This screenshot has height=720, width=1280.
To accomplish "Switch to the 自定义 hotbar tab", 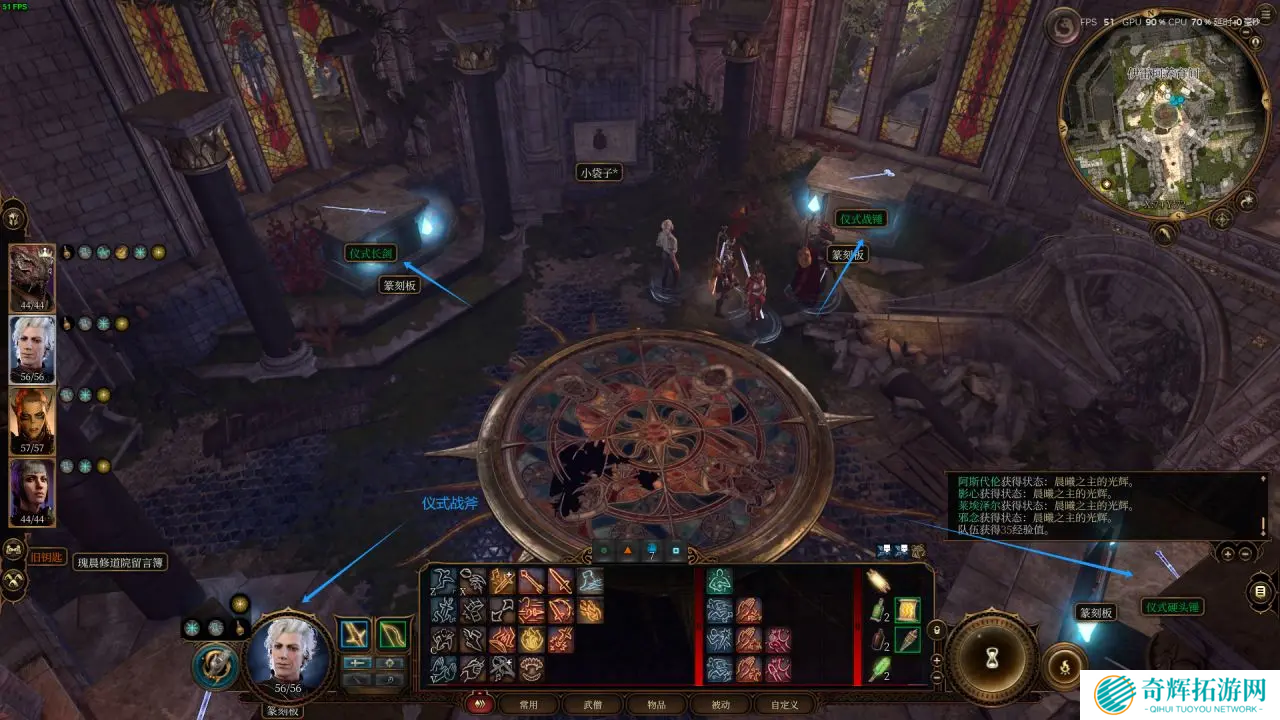I will coord(783,704).
